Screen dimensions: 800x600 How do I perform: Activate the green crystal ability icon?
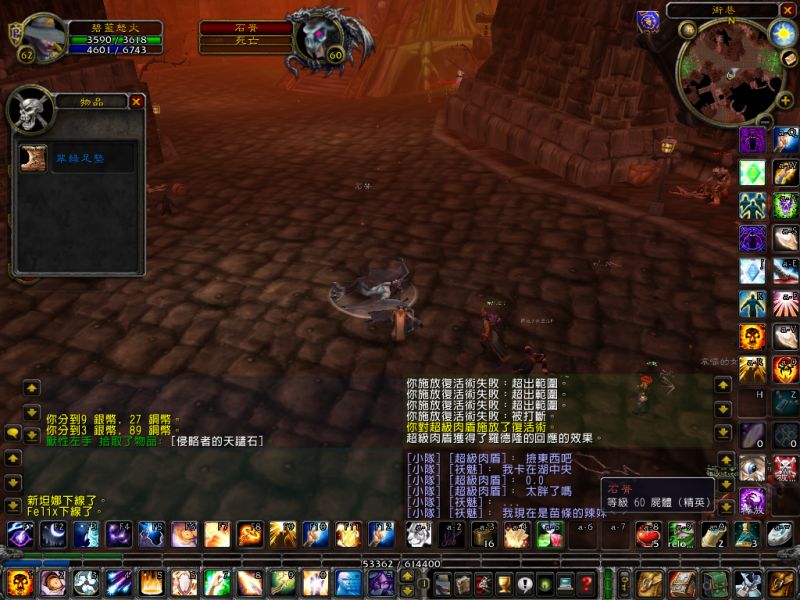click(752, 172)
